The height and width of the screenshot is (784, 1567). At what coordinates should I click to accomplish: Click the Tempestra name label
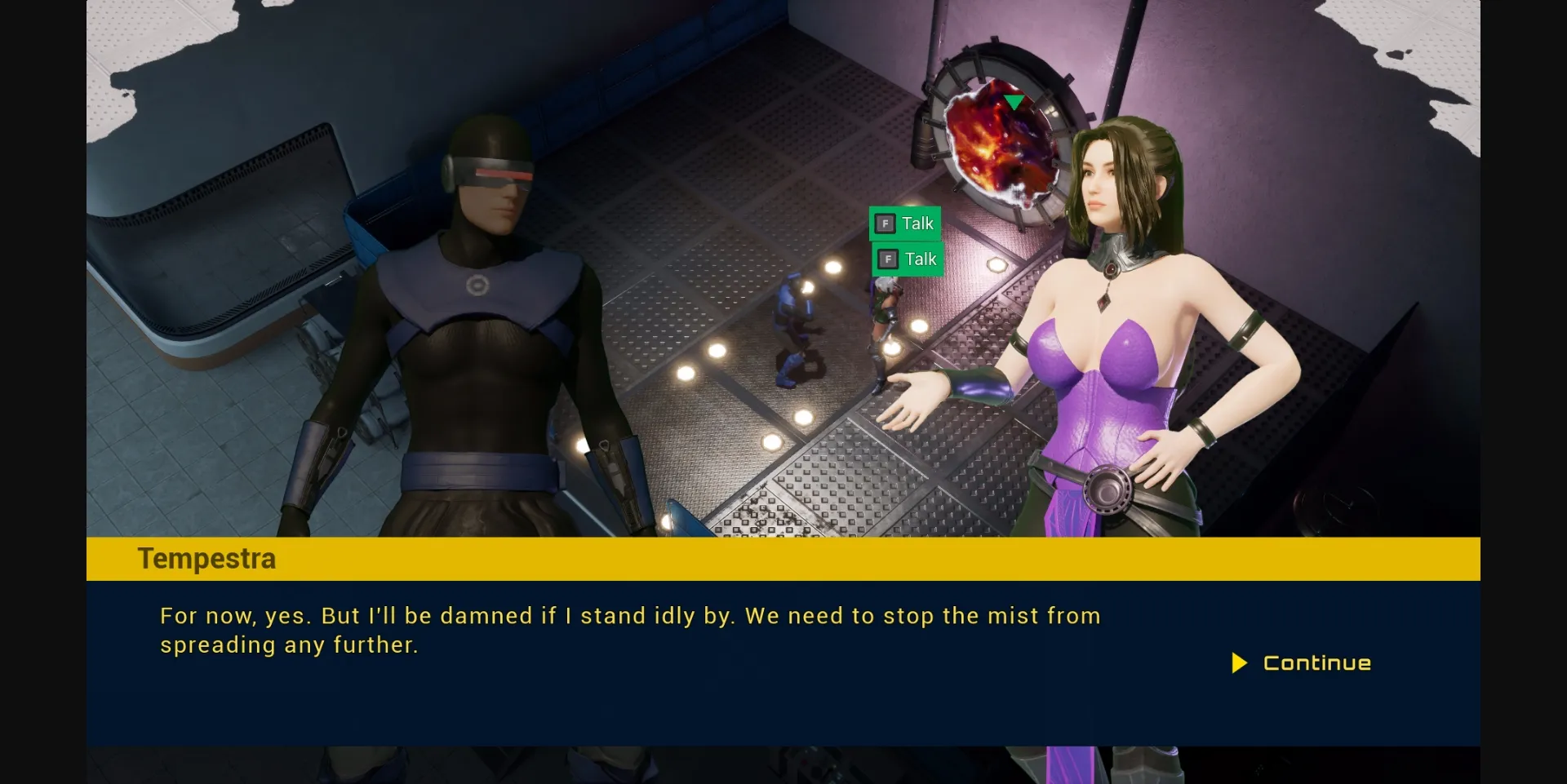[x=206, y=558]
